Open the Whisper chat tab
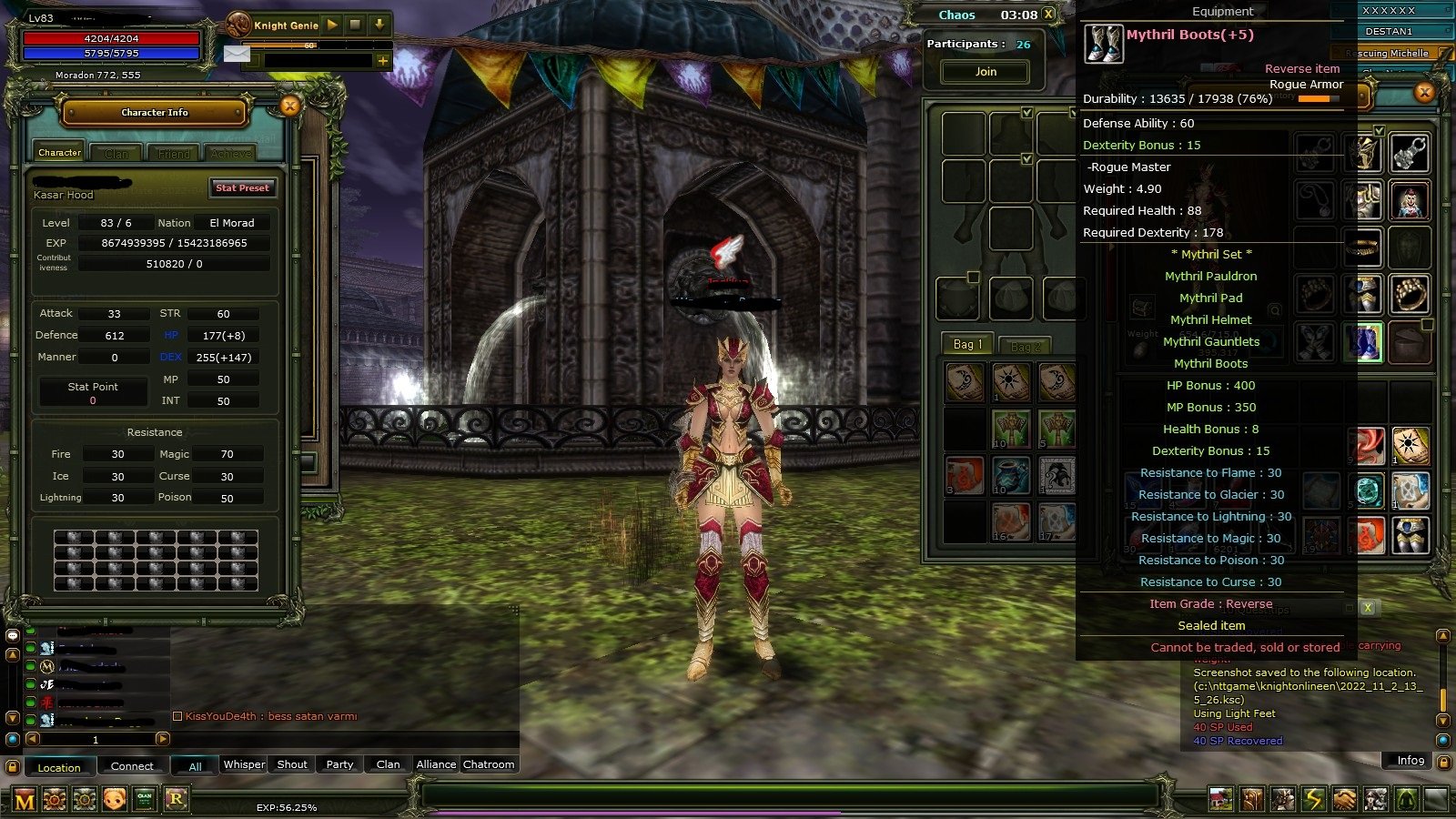1456x819 pixels. (243, 764)
